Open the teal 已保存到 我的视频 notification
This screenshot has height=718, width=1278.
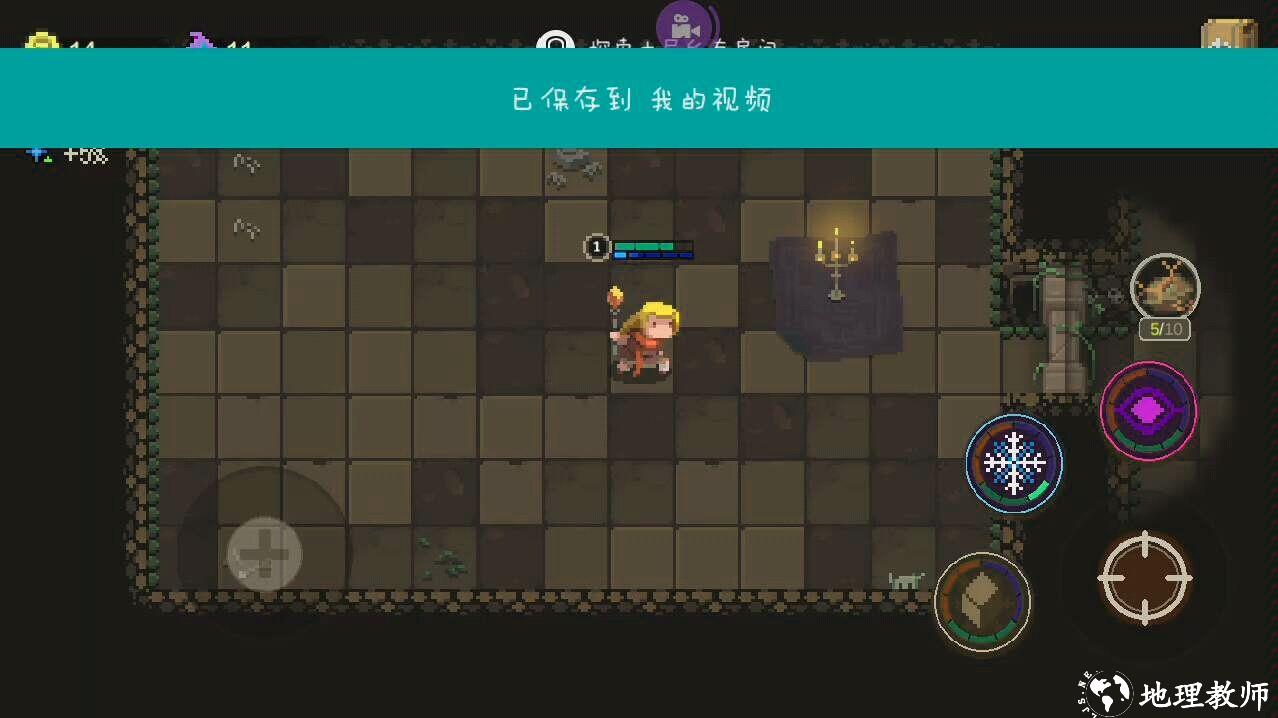[639, 99]
